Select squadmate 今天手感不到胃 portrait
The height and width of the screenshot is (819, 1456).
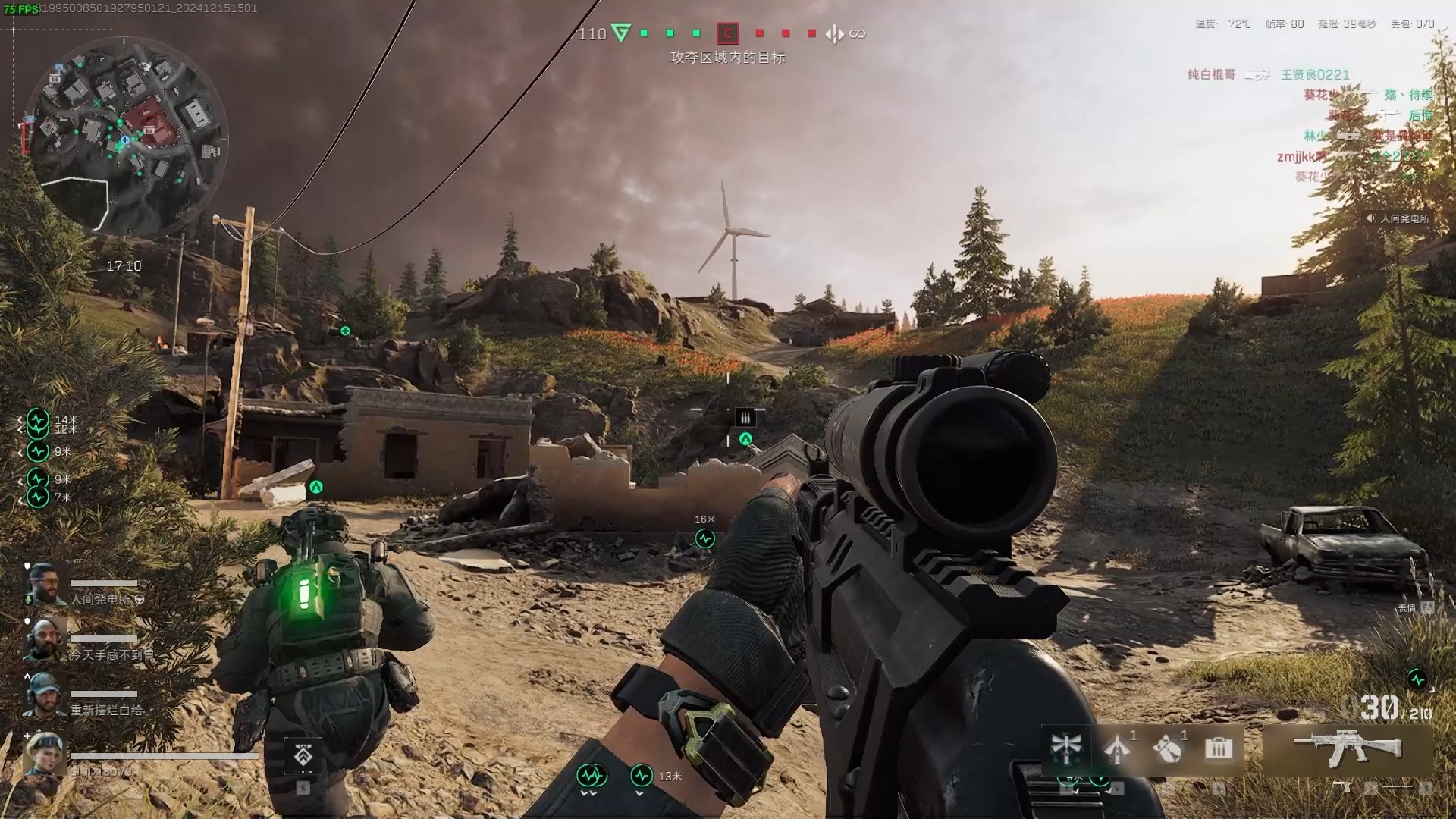[x=45, y=639]
